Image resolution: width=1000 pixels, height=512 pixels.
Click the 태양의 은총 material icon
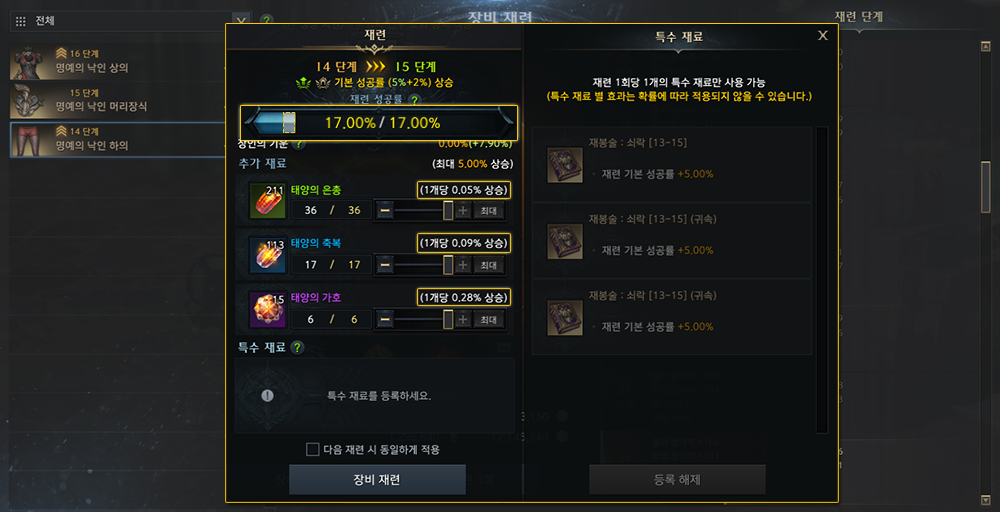click(267, 202)
